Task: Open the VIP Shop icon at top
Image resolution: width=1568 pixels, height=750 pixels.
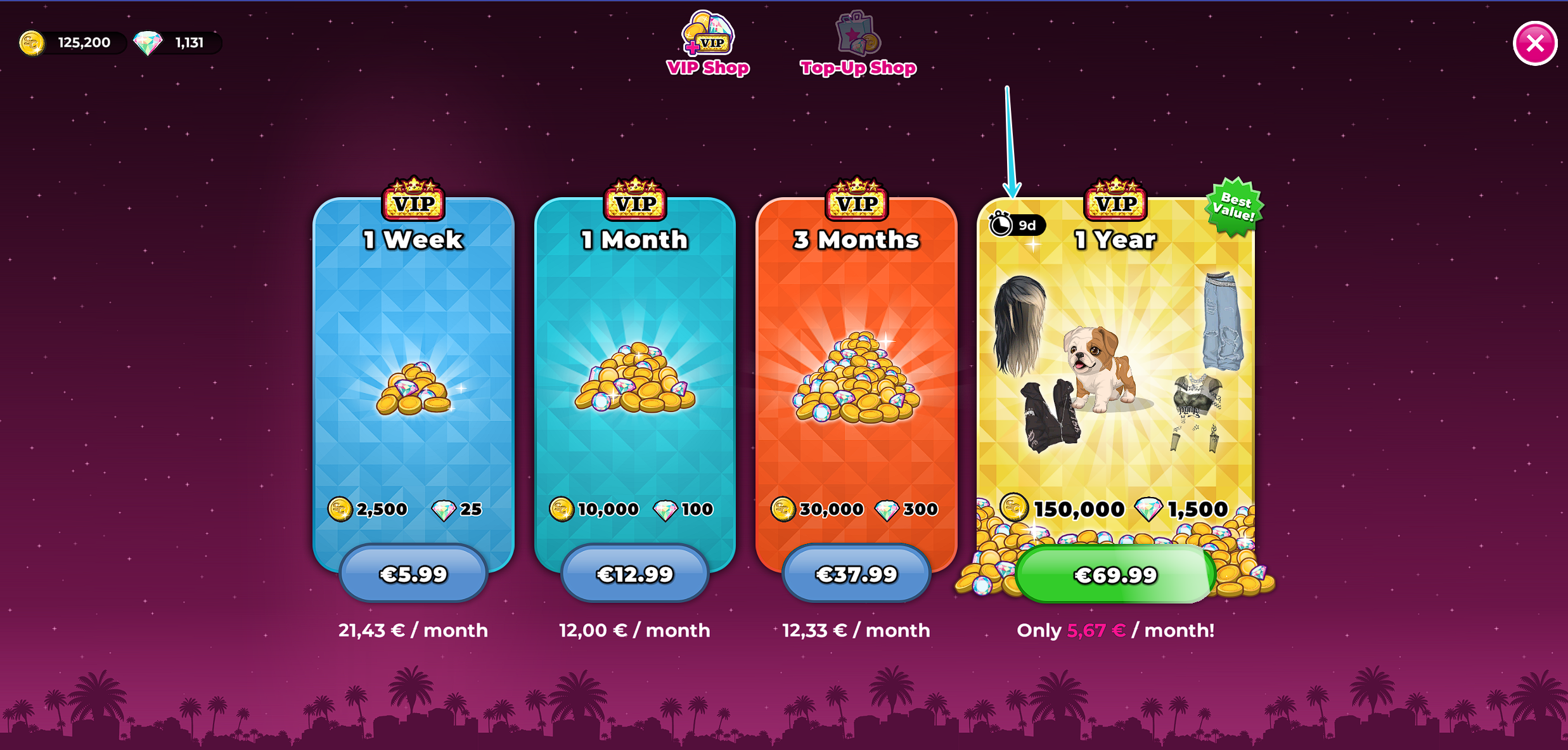Action: pyautogui.click(x=709, y=38)
